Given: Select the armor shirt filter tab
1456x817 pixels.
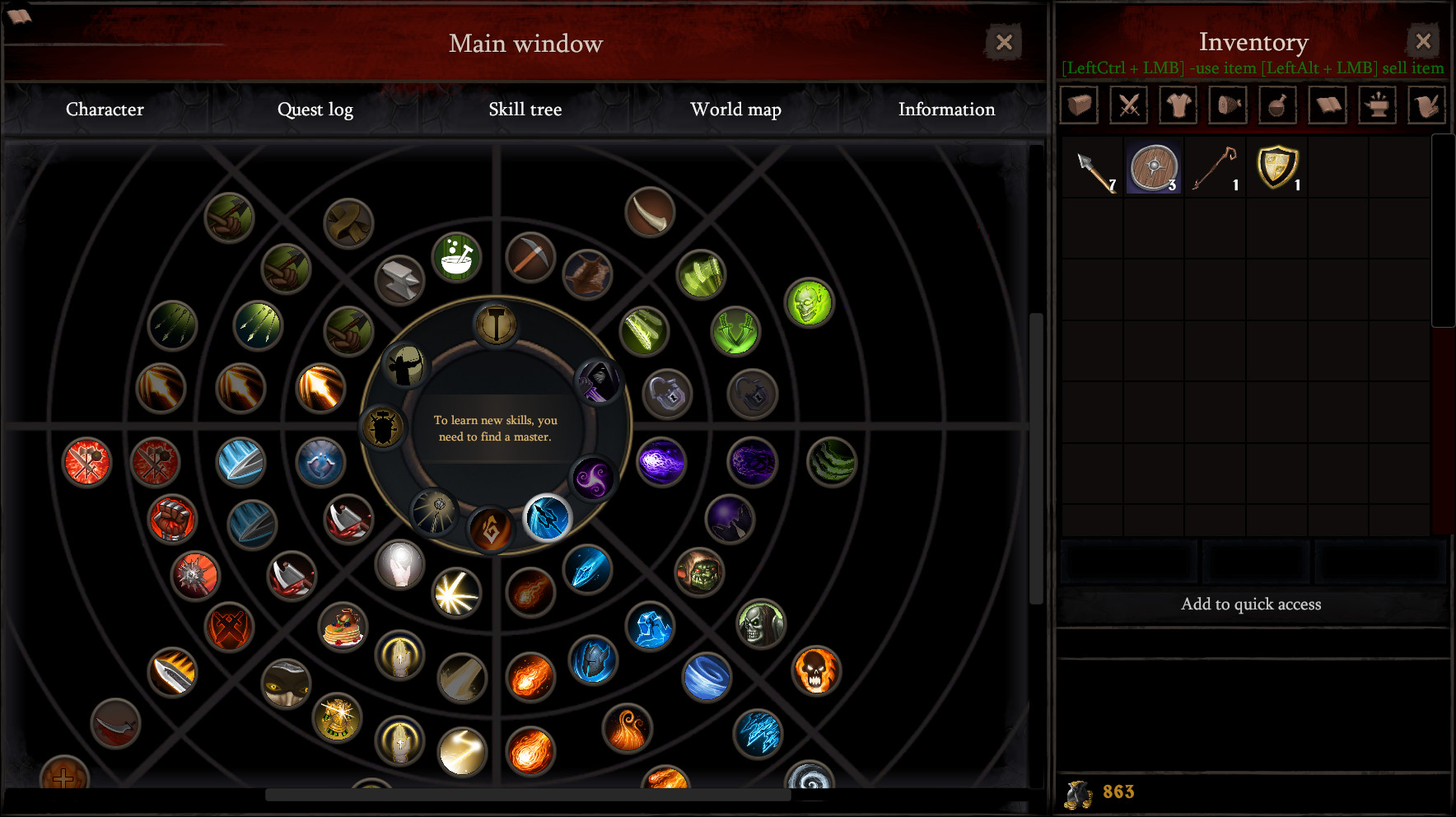Looking at the screenshot, I should tap(1178, 105).
